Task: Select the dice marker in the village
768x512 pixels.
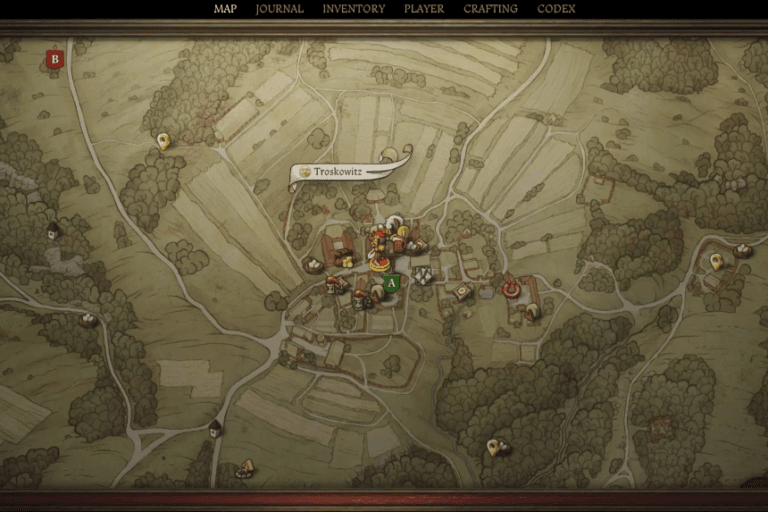Action: (x=423, y=274)
